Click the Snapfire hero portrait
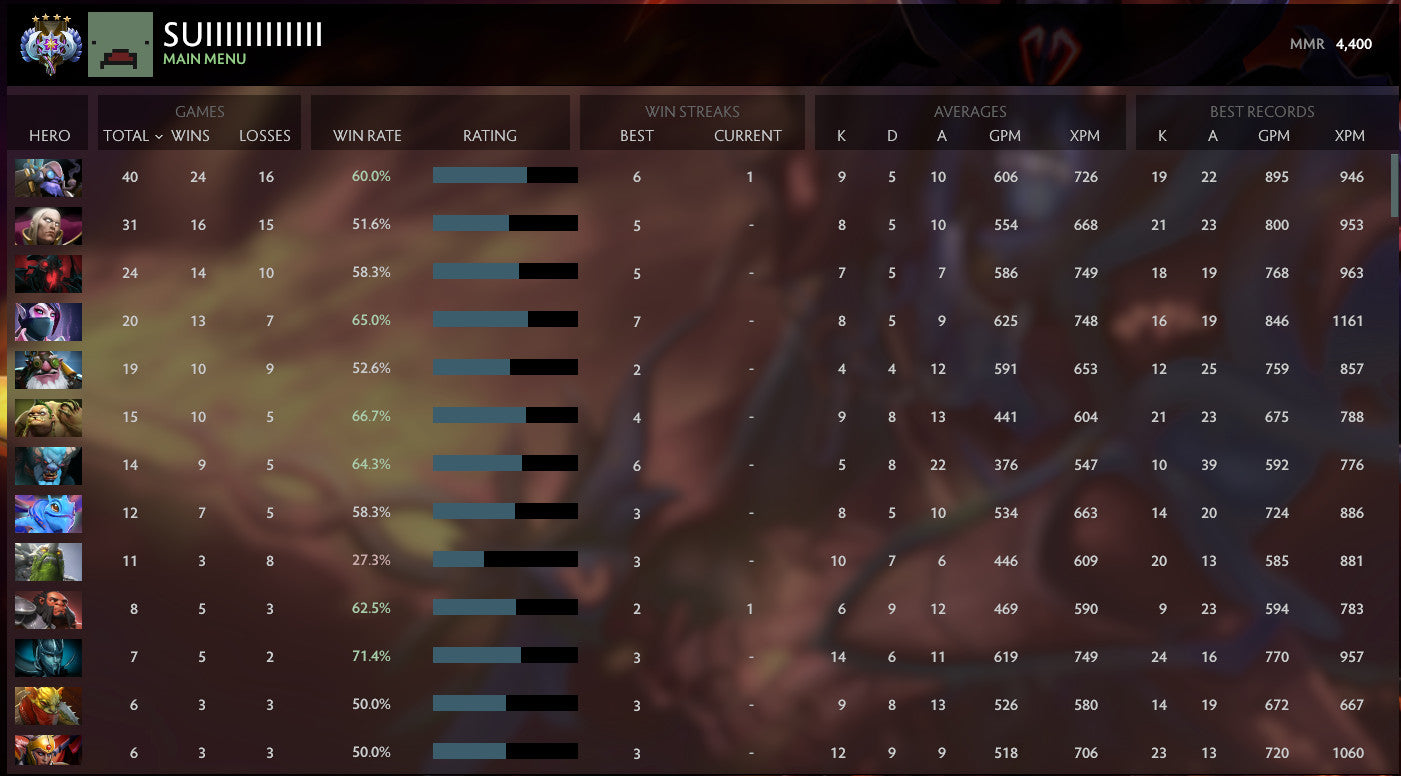This screenshot has height=776, width=1401. pos(48,369)
